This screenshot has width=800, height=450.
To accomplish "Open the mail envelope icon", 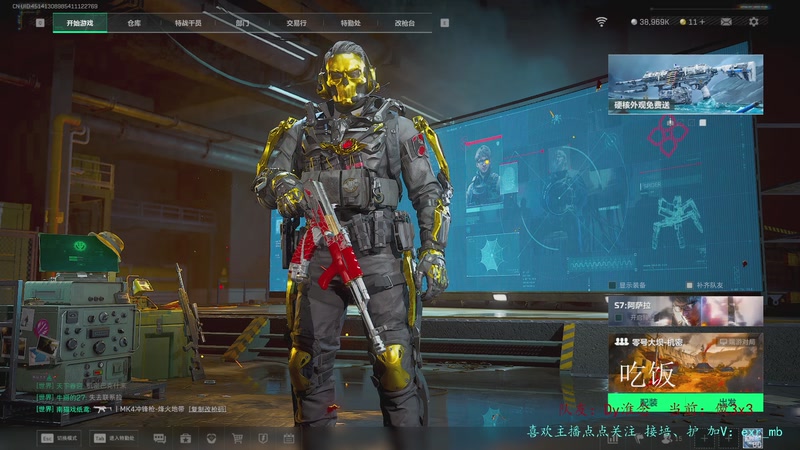I will (726, 22).
